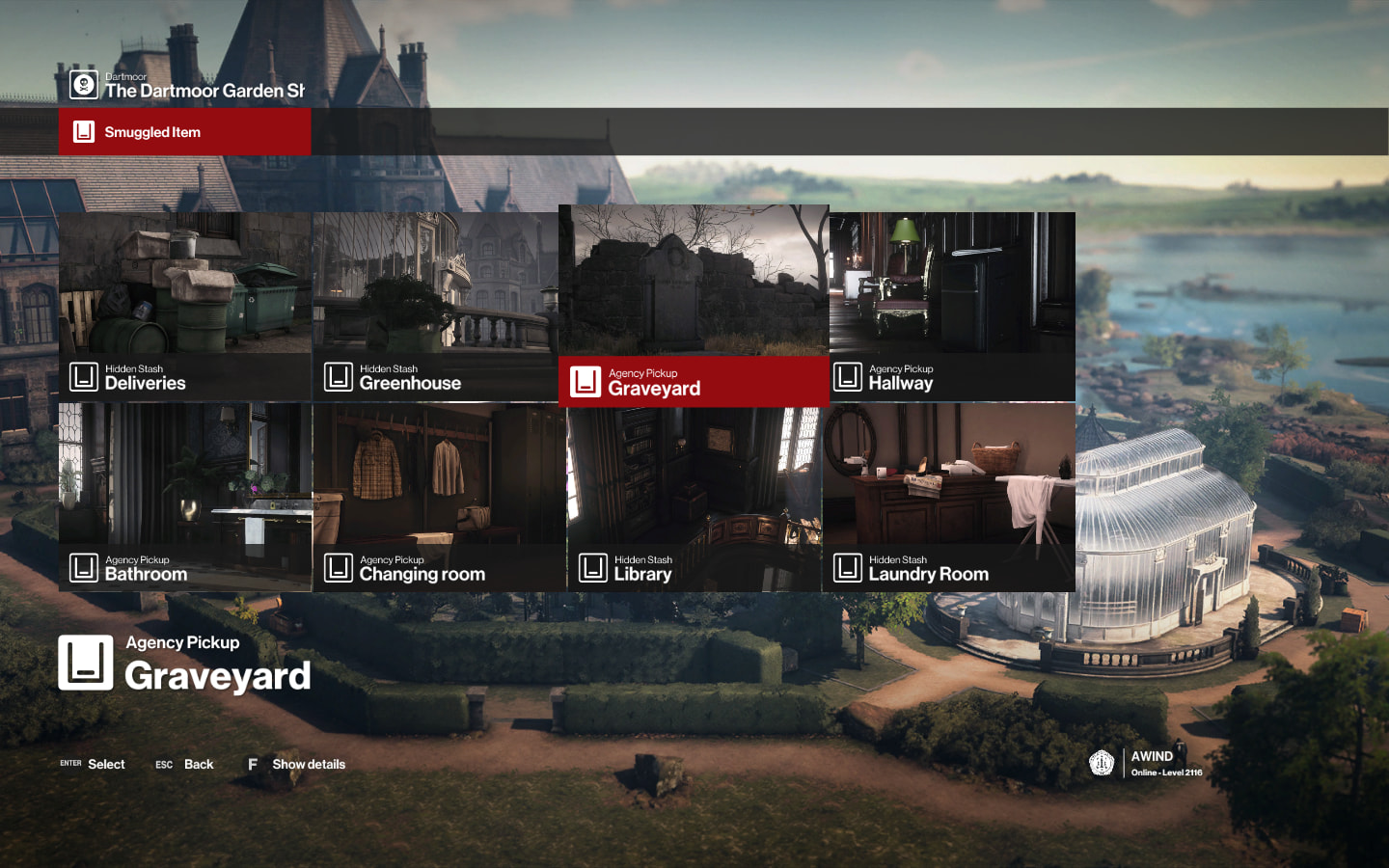1389x868 pixels.
Task: Select the Bathroom agency pickup location
Action: [x=184, y=497]
